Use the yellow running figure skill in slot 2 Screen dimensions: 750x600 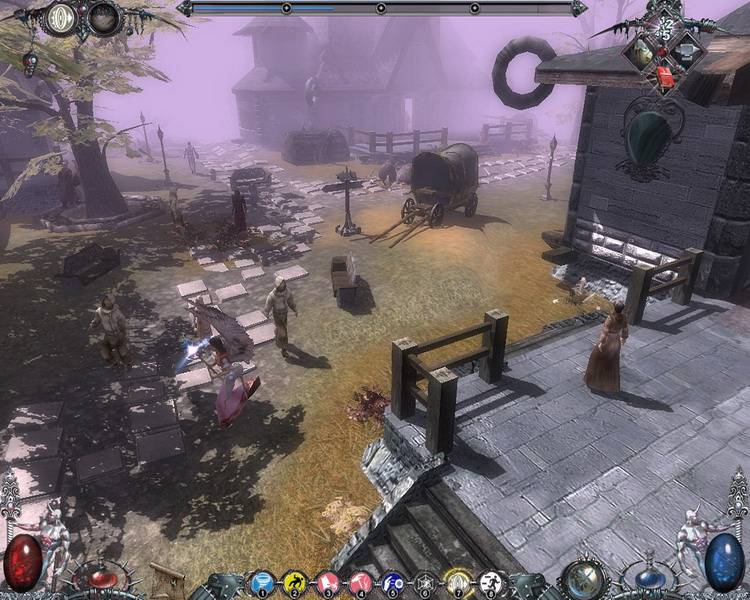coord(295,581)
